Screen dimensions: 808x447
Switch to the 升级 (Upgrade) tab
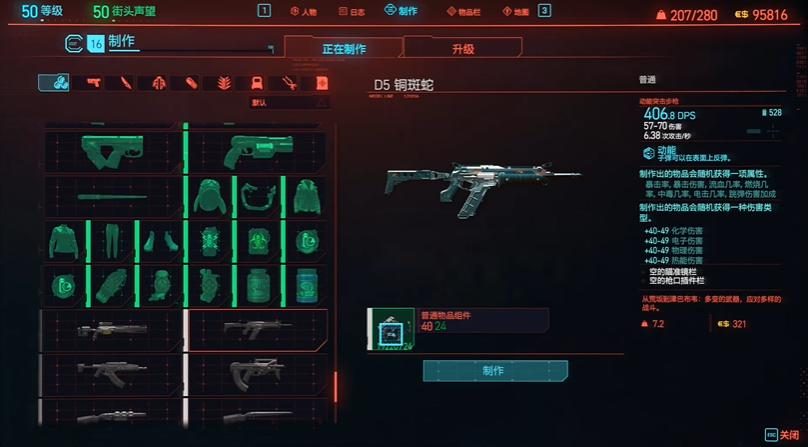462,48
